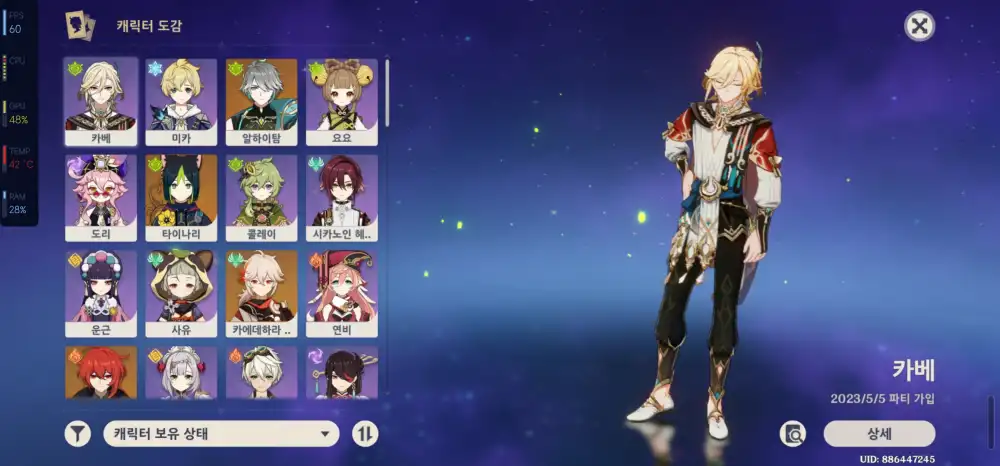Image resolution: width=1000 pixels, height=466 pixels.
Task: Open the 캐릭터 보유 상태 dropdown
Action: [x=221, y=434]
